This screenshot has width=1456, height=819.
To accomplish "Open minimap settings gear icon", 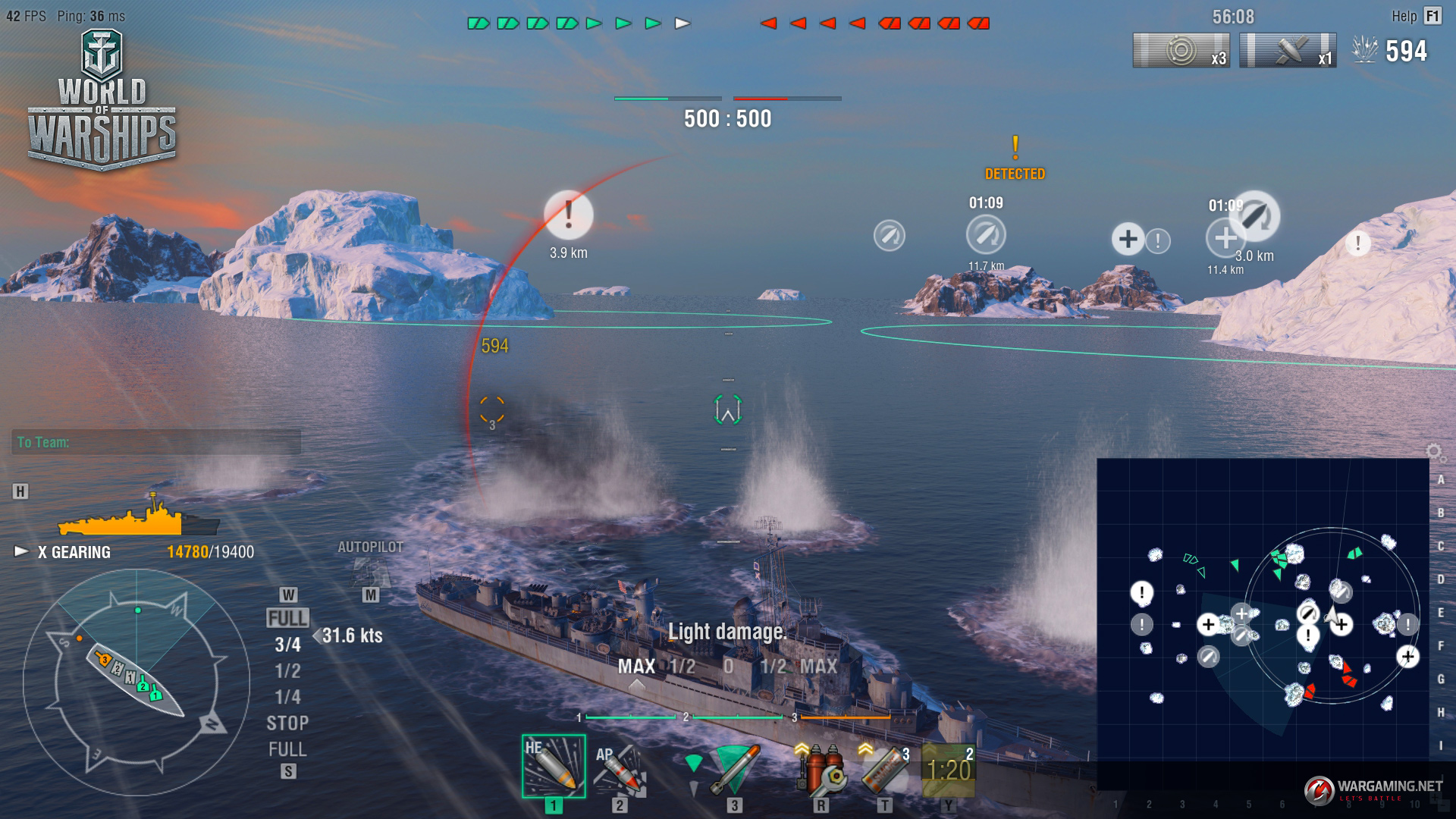I will coord(1434,453).
